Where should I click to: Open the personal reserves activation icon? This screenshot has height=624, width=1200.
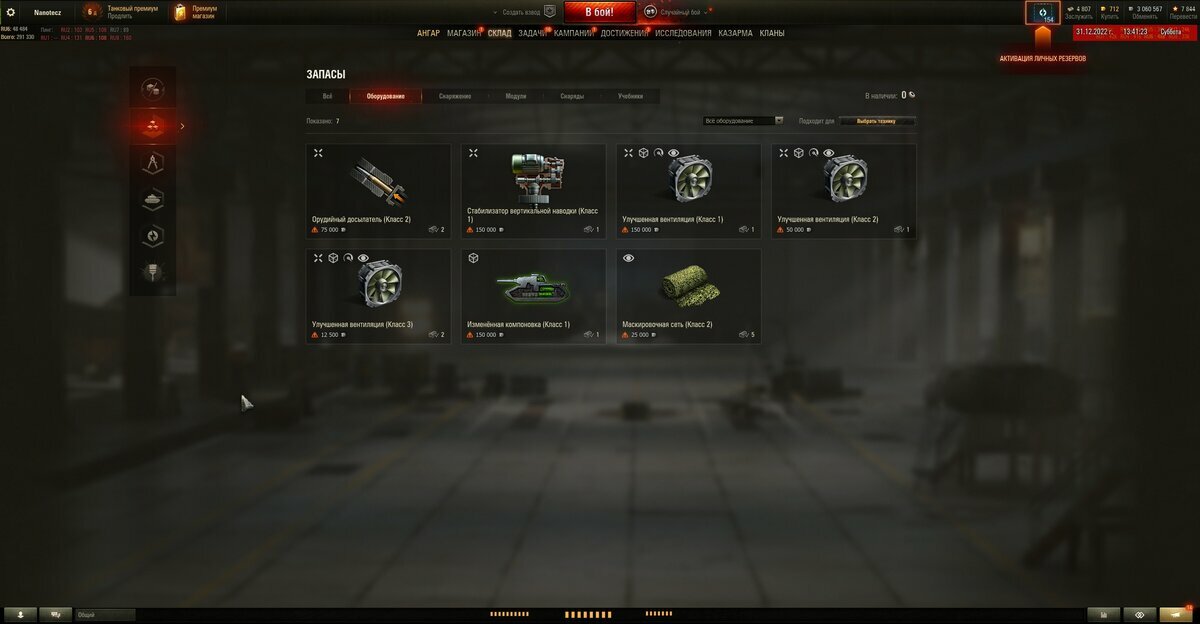tap(1042, 13)
